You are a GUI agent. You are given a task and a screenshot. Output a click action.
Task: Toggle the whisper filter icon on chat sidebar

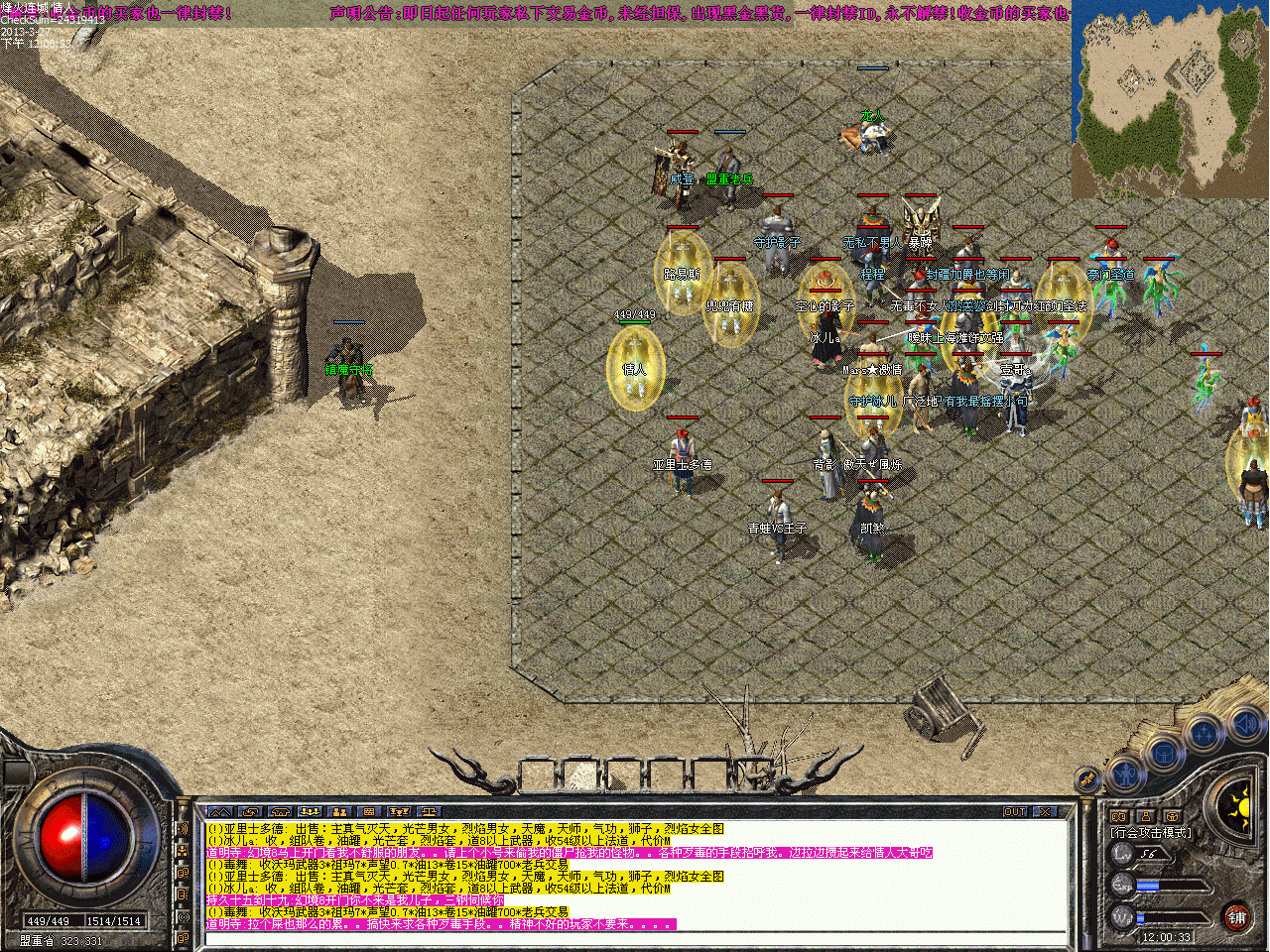pyautogui.click(x=182, y=894)
